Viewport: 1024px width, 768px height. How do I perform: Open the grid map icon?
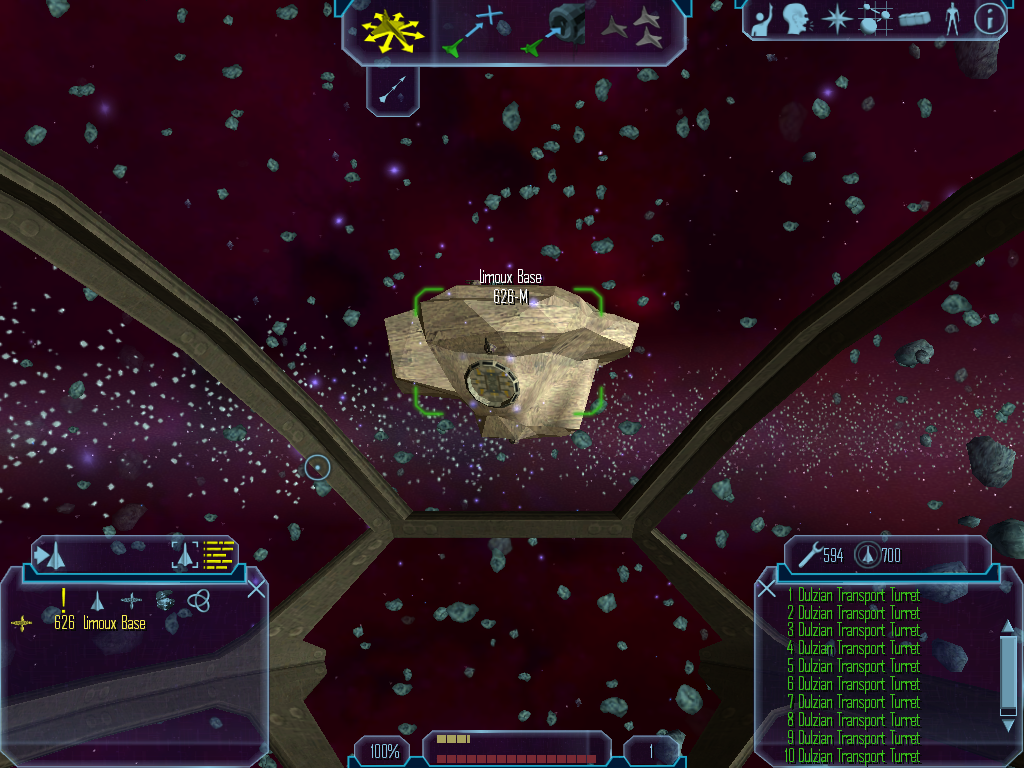(875, 19)
